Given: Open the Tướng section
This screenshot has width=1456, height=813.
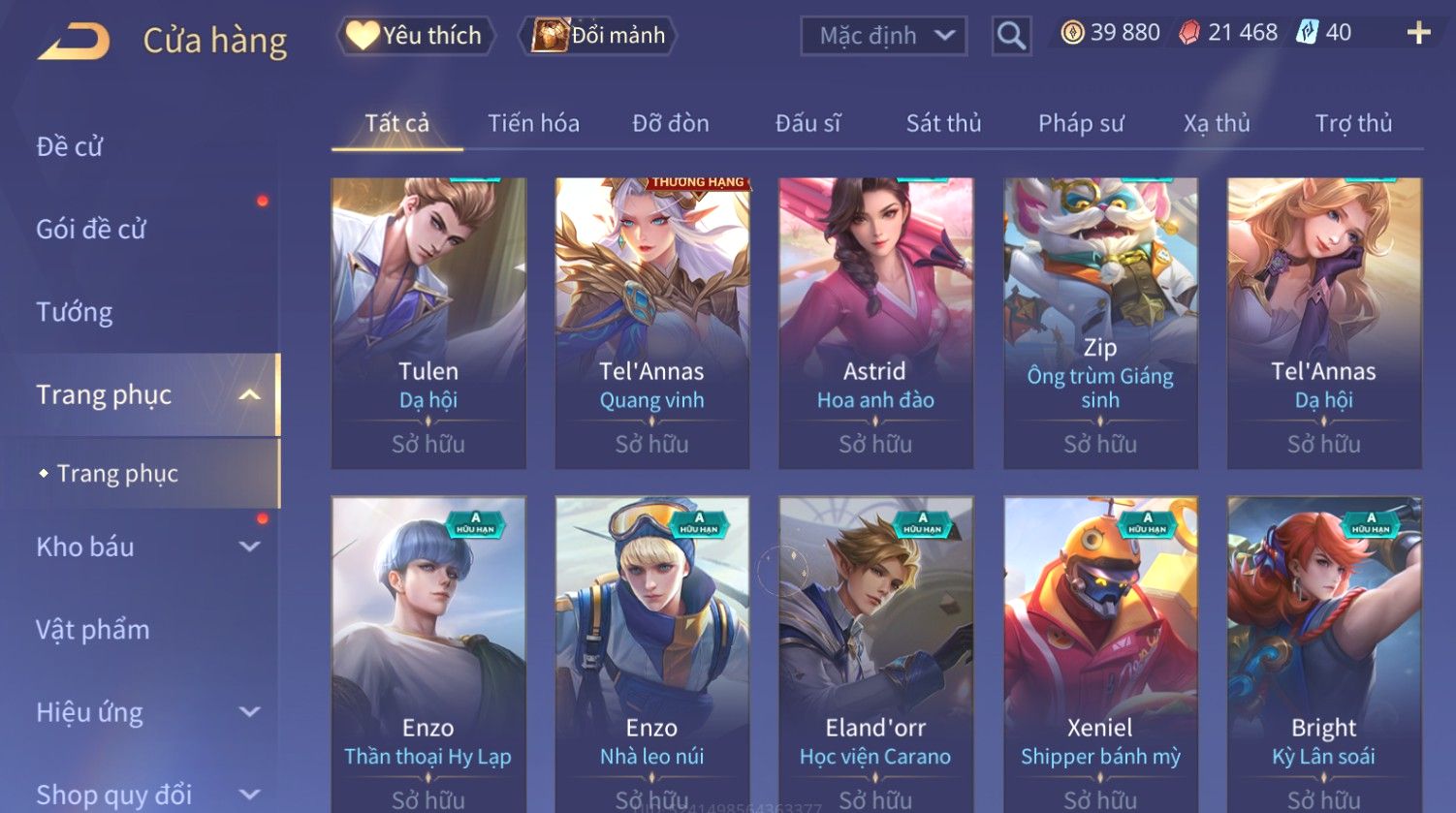Looking at the screenshot, I should click(x=75, y=312).
